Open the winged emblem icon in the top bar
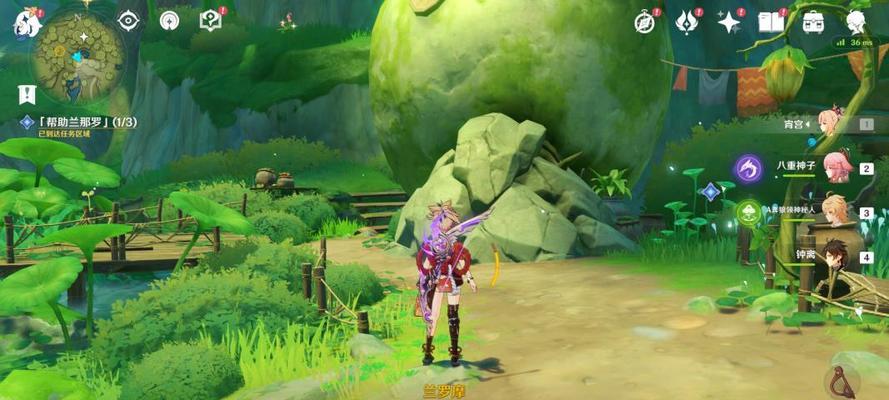Image resolution: width=889 pixels, height=400 pixels. click(x=686, y=21)
